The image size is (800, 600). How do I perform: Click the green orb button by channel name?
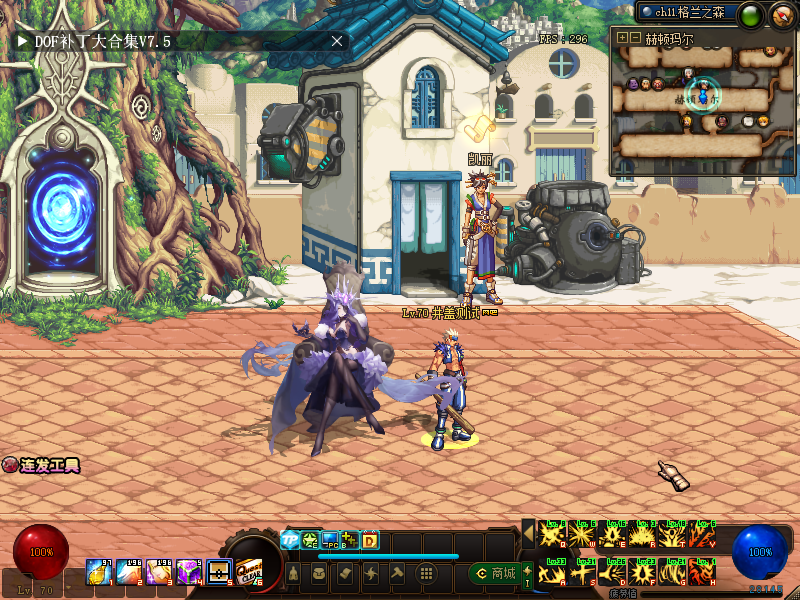click(750, 14)
